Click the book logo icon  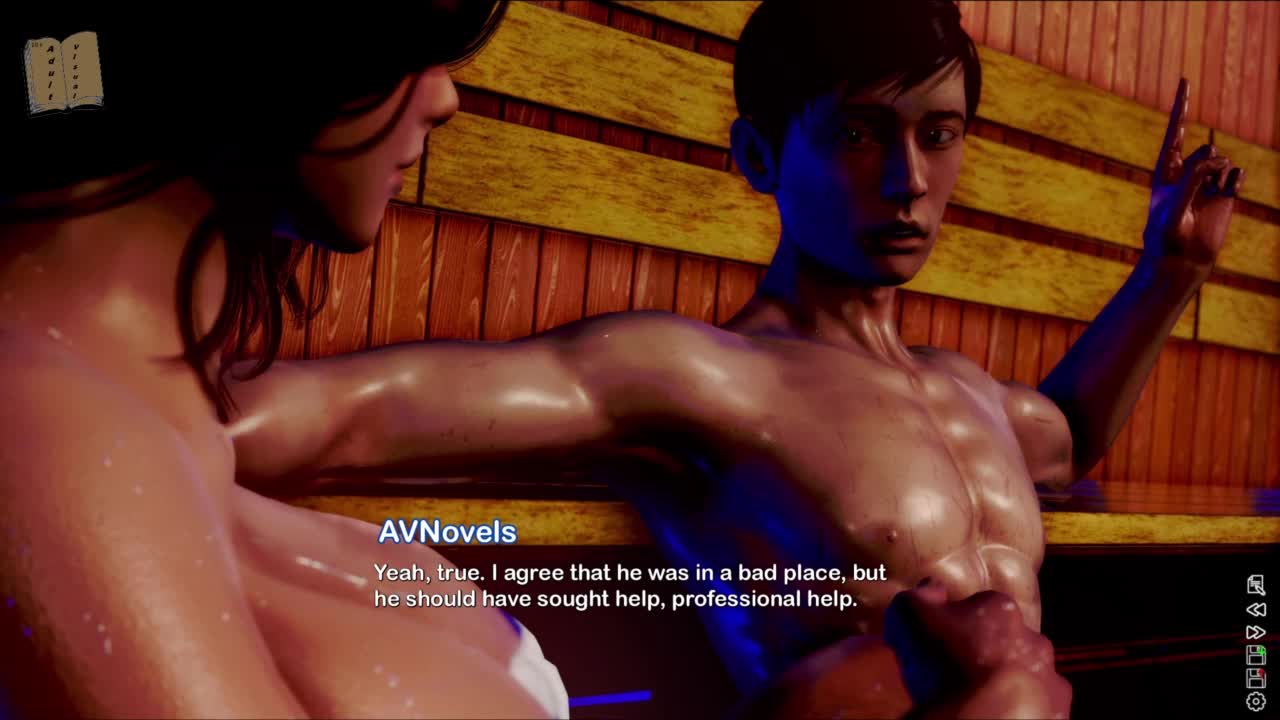tap(63, 72)
